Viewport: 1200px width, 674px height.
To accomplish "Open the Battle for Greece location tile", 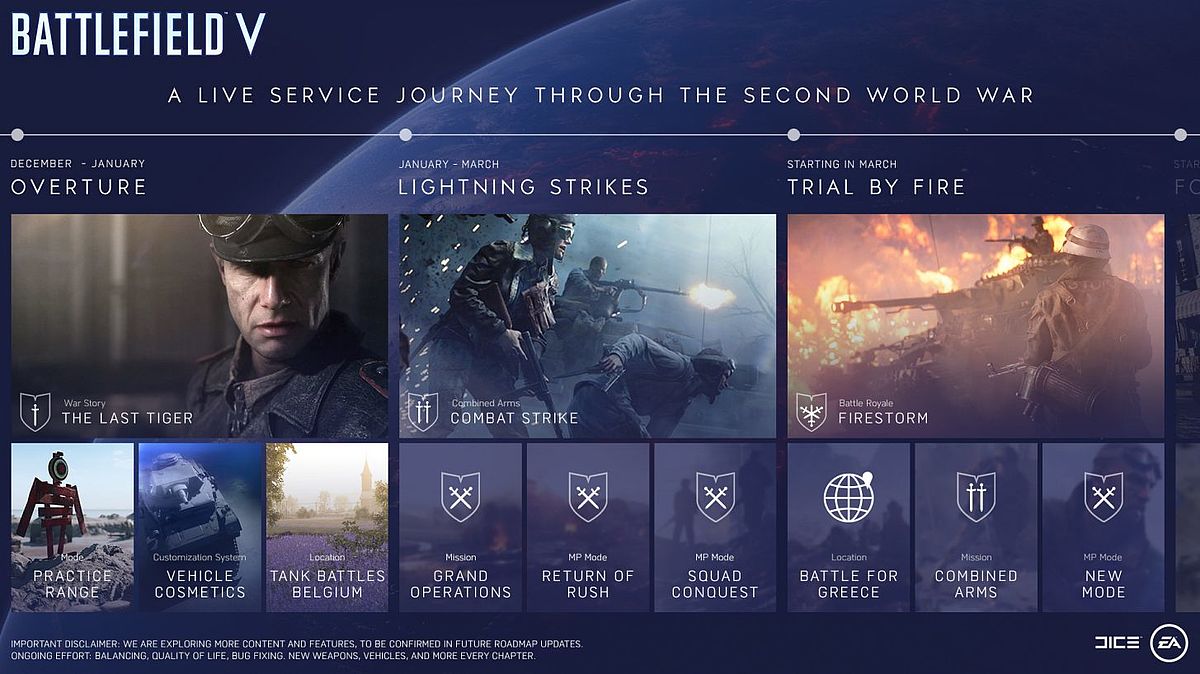I will [x=848, y=527].
